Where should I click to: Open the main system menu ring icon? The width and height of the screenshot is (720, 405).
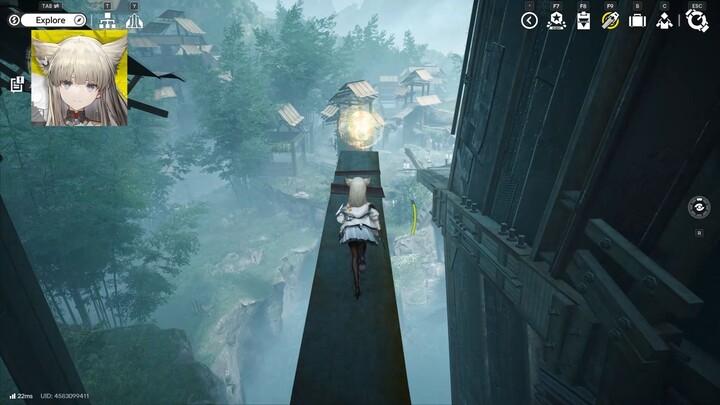click(x=697, y=20)
